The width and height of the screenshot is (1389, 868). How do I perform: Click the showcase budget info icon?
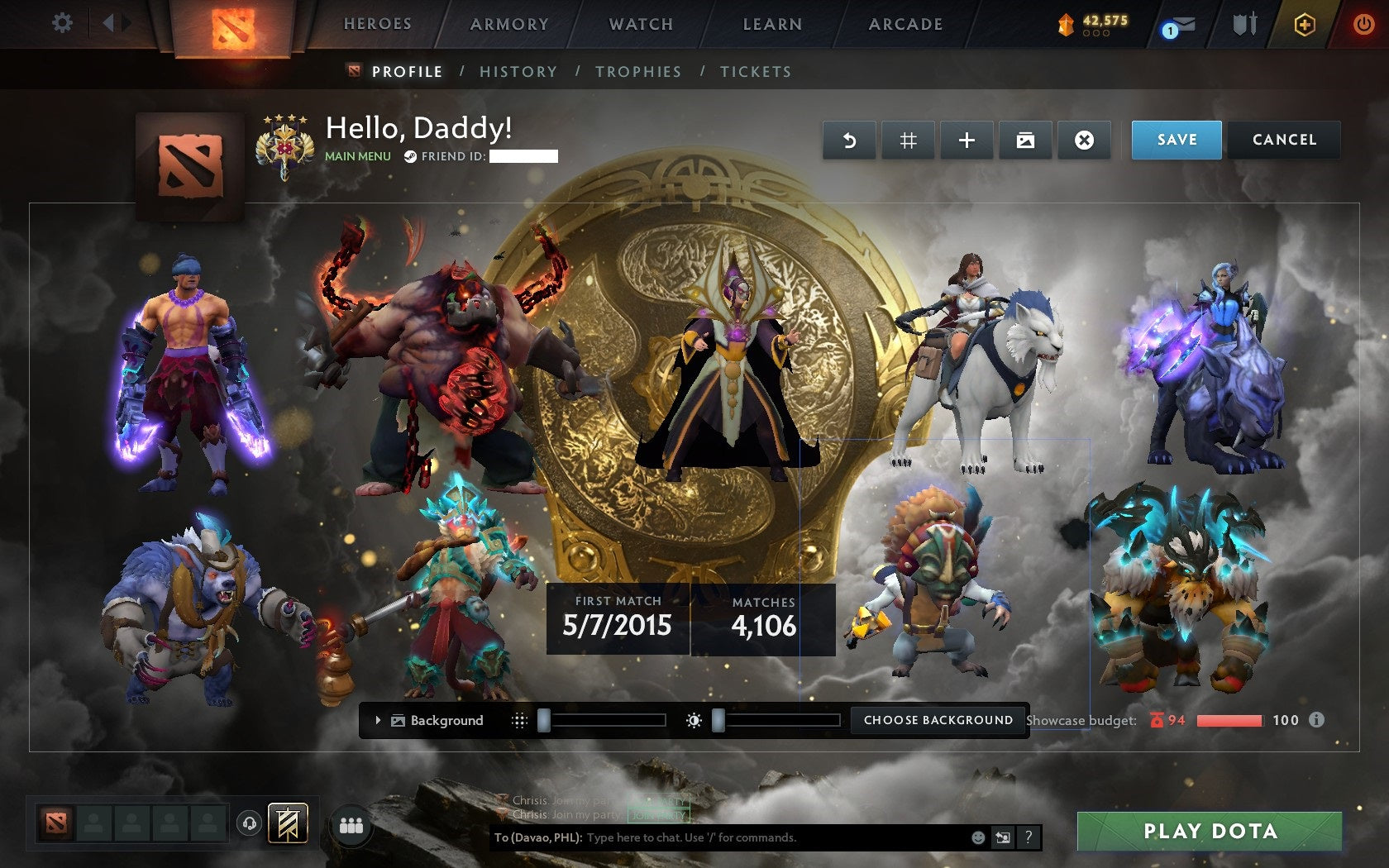(x=1315, y=720)
